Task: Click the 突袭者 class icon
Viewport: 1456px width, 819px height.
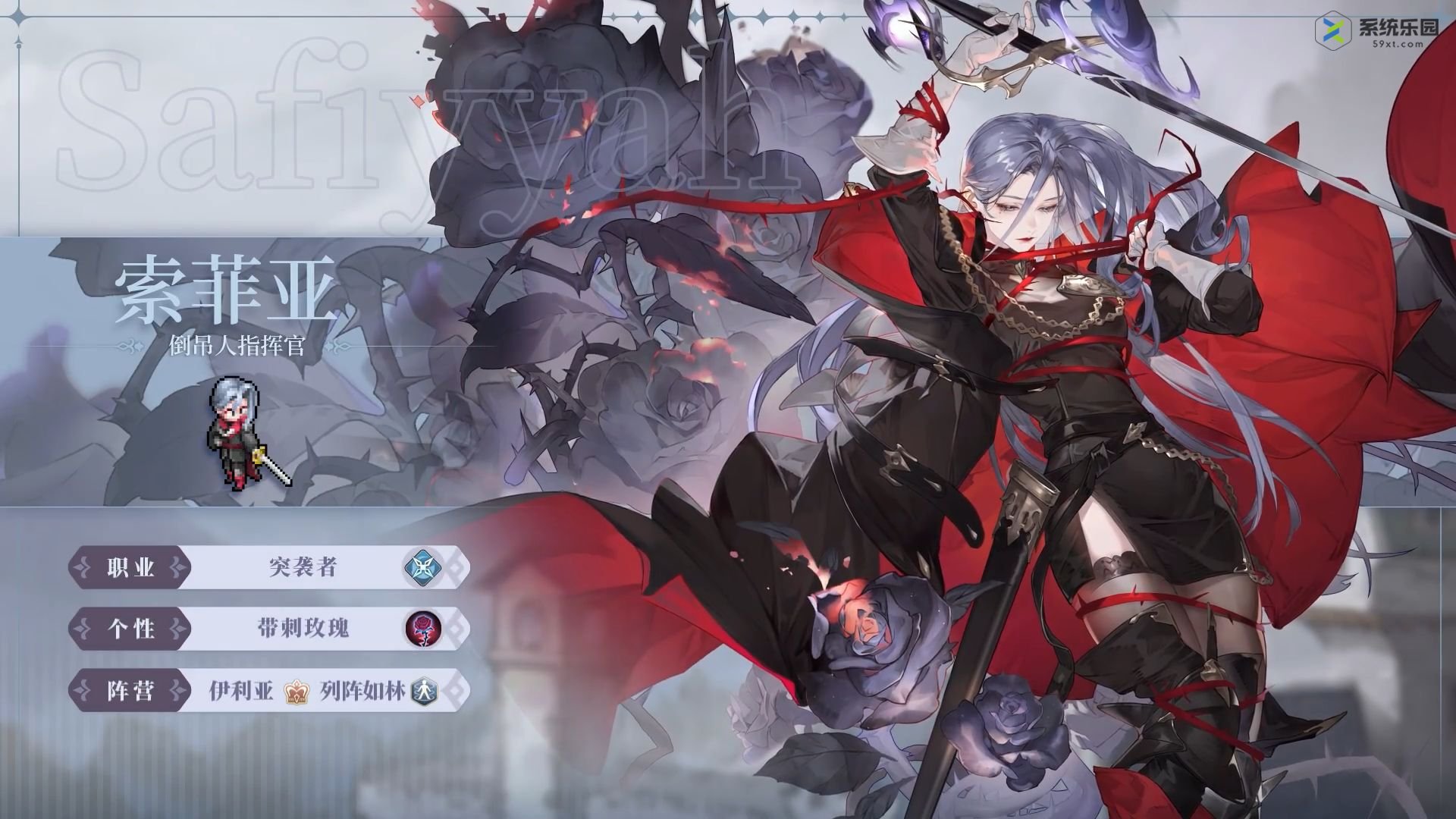Action: 419,567
